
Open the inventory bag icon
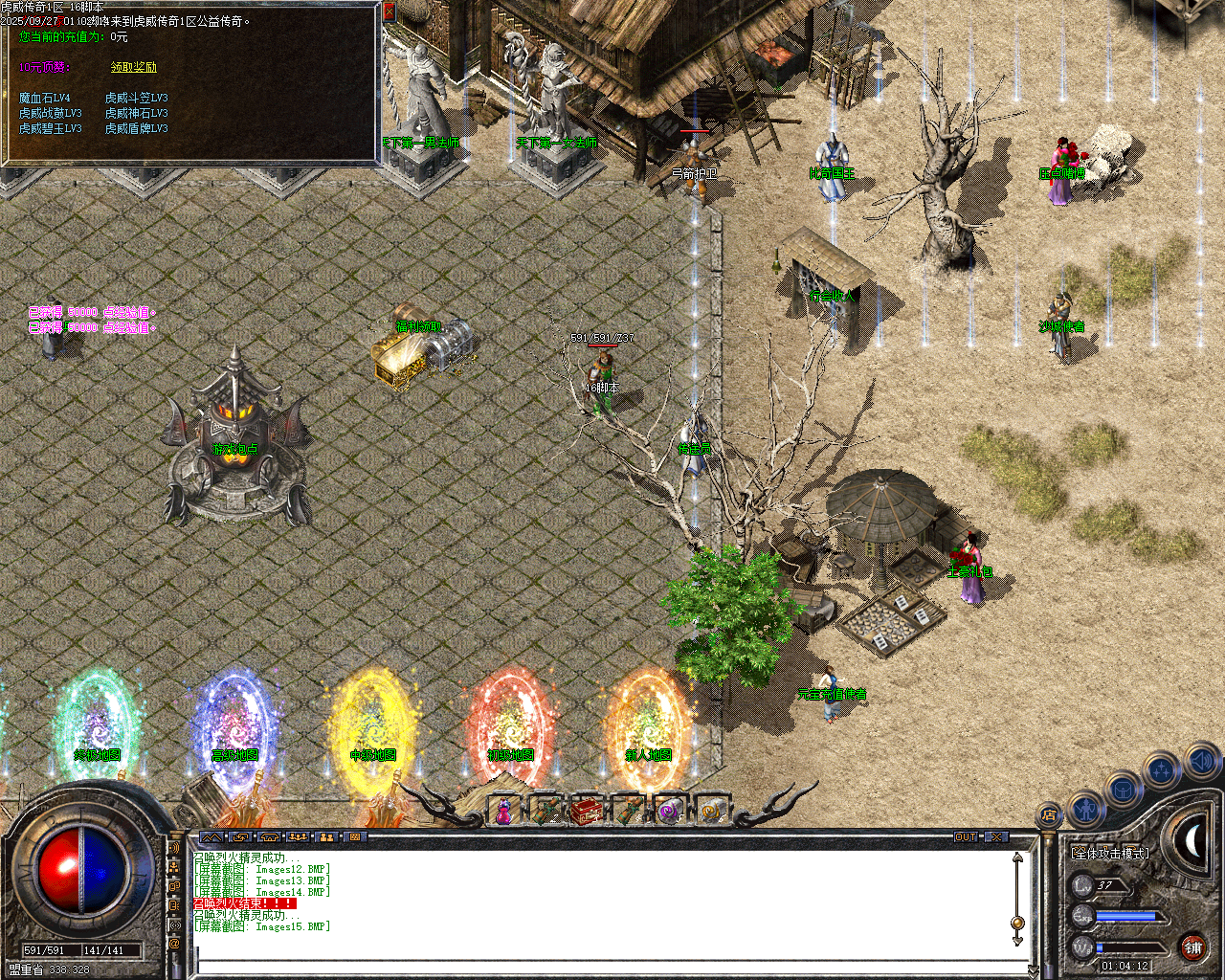(x=1122, y=789)
